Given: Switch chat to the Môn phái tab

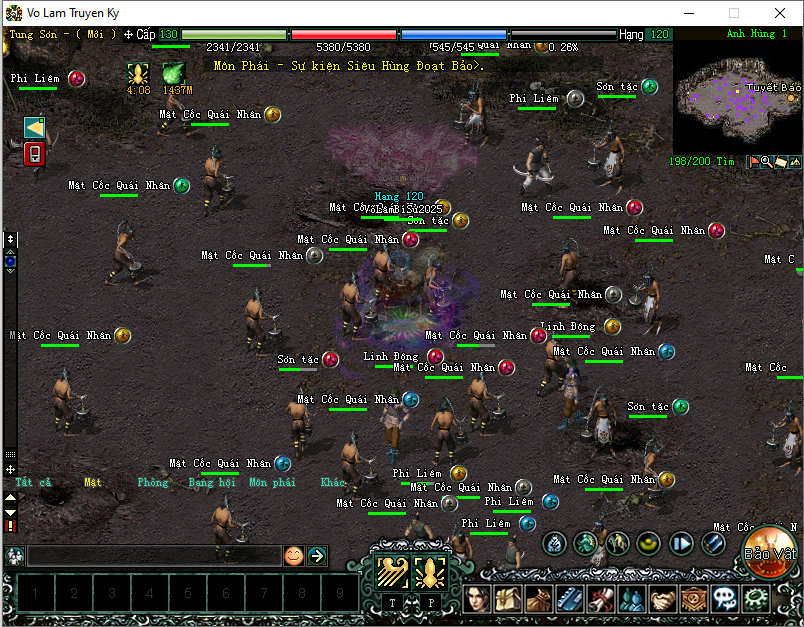Looking at the screenshot, I should pos(272,482).
